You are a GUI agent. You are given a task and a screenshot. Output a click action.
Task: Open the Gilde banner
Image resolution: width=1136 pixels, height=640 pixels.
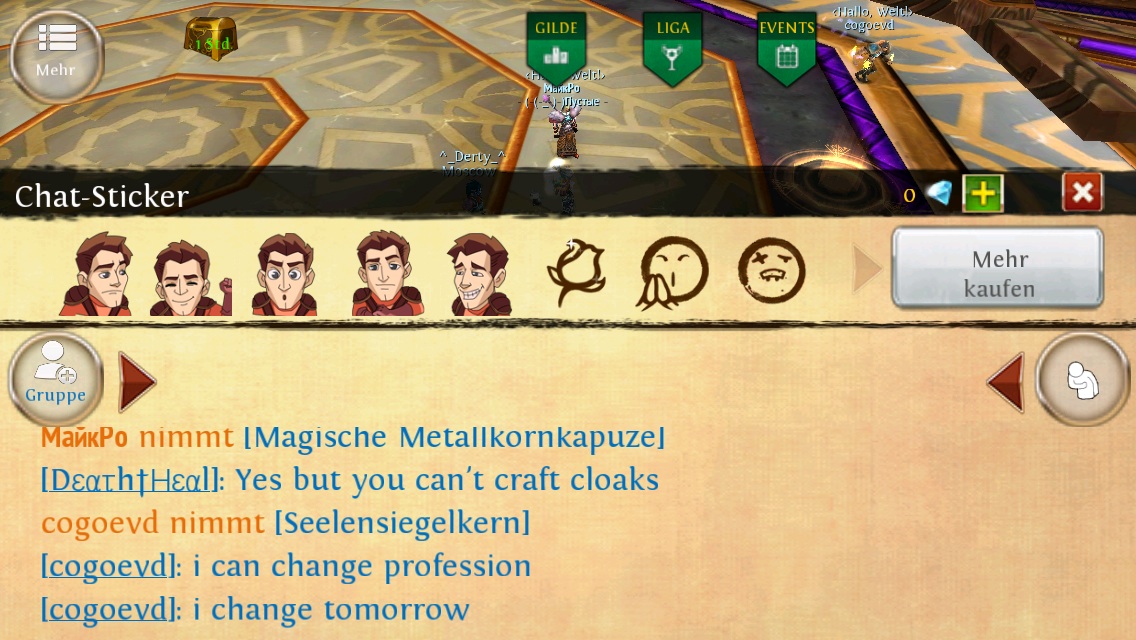(x=556, y=47)
